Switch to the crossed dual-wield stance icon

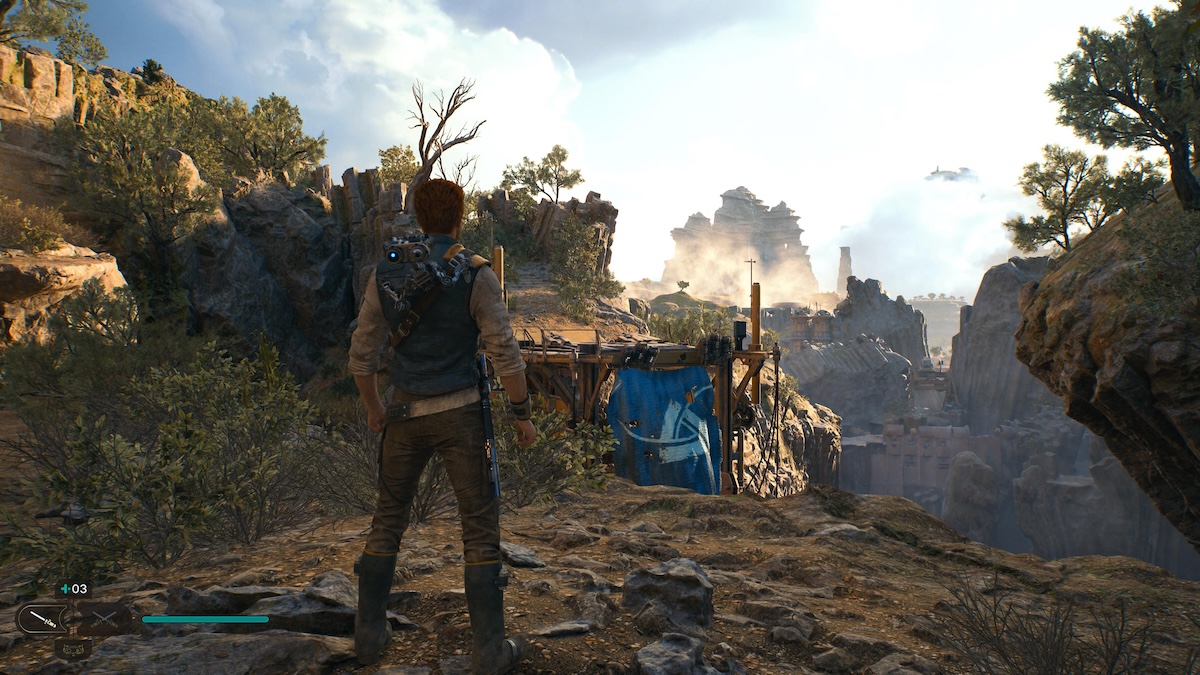pyautogui.click(x=104, y=619)
